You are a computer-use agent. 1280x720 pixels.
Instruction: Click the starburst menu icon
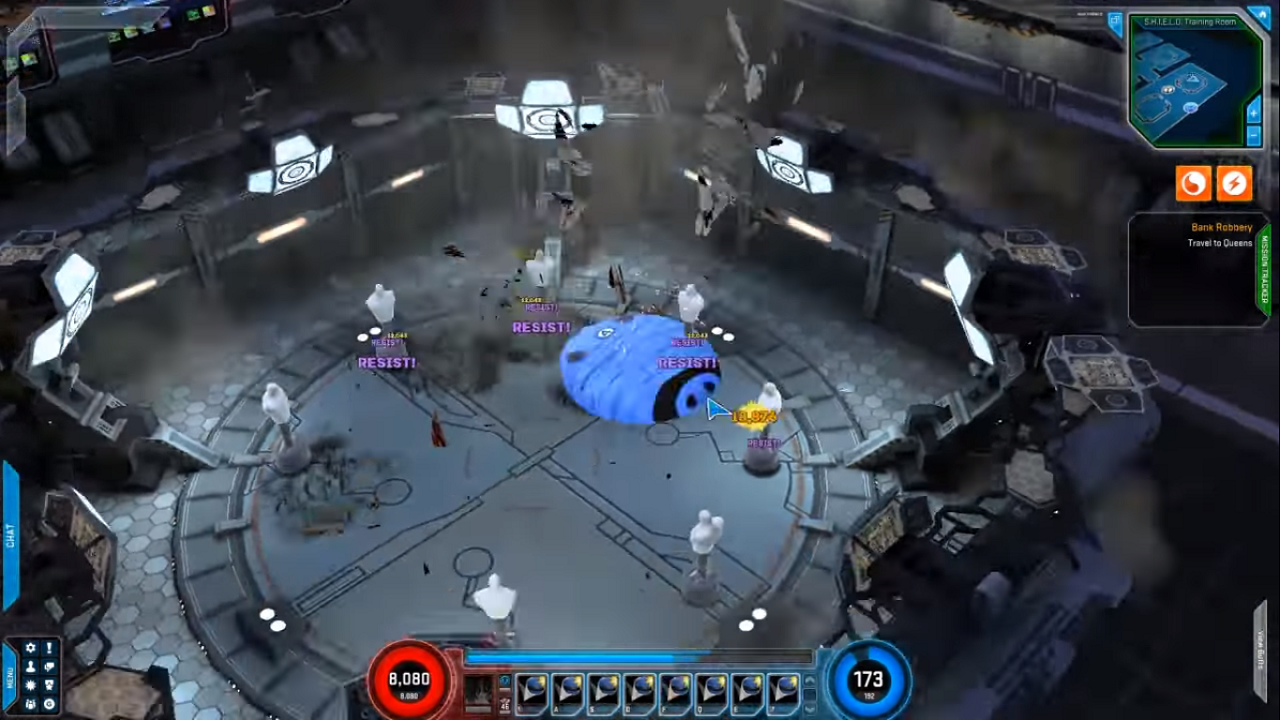click(x=30, y=685)
